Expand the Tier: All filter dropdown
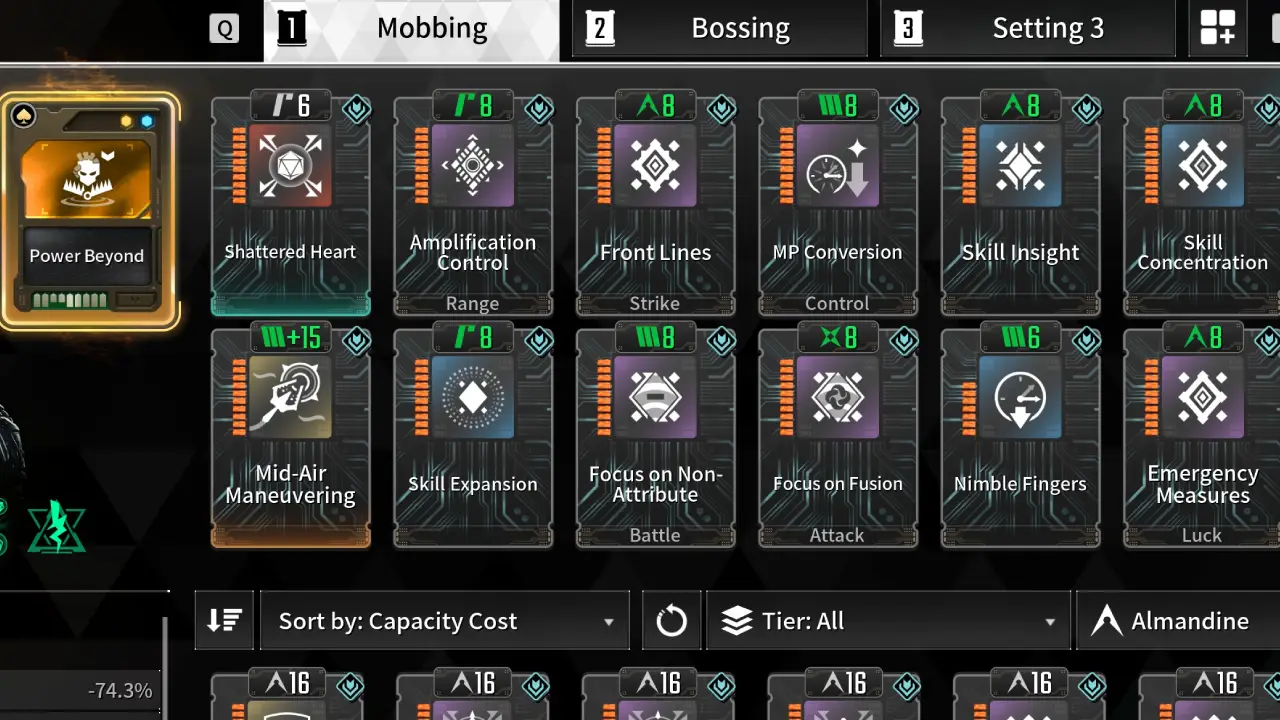 tap(888, 620)
